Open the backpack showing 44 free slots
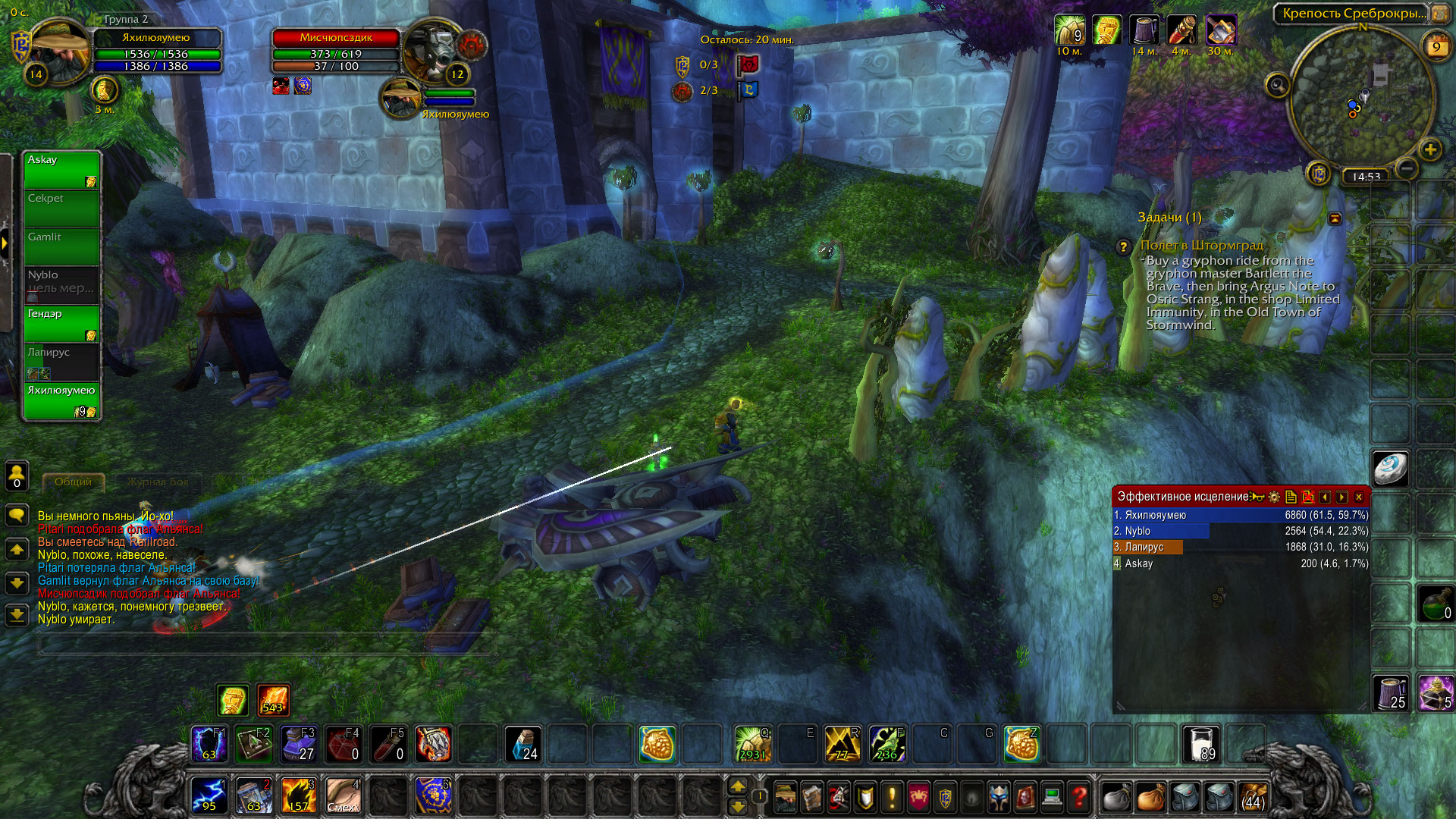 pos(1253,797)
